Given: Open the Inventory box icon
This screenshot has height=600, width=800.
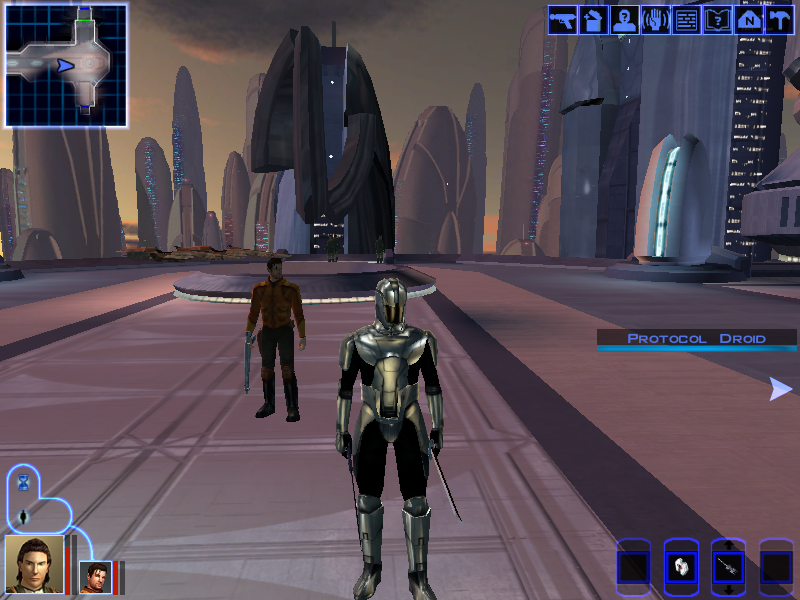Looking at the screenshot, I should [x=593, y=20].
